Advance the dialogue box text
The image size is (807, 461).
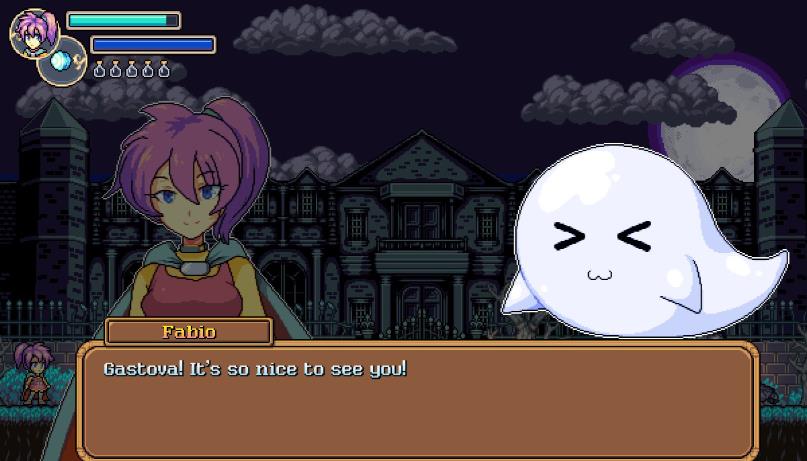[x=417, y=400]
